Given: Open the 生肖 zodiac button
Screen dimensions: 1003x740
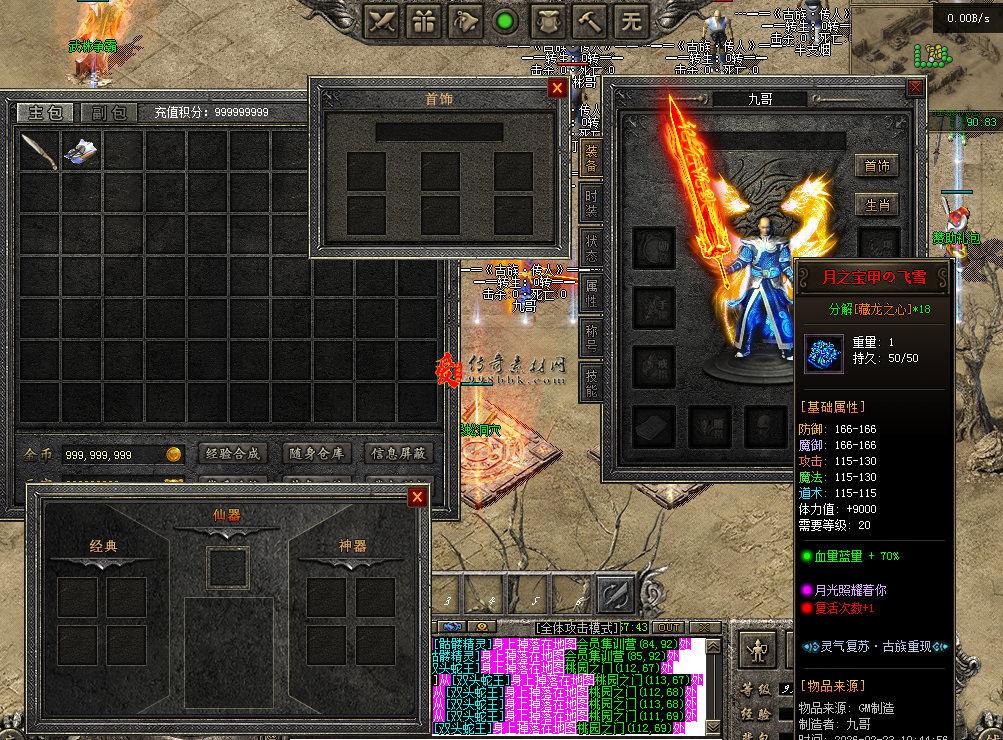Looking at the screenshot, I should [x=877, y=205].
